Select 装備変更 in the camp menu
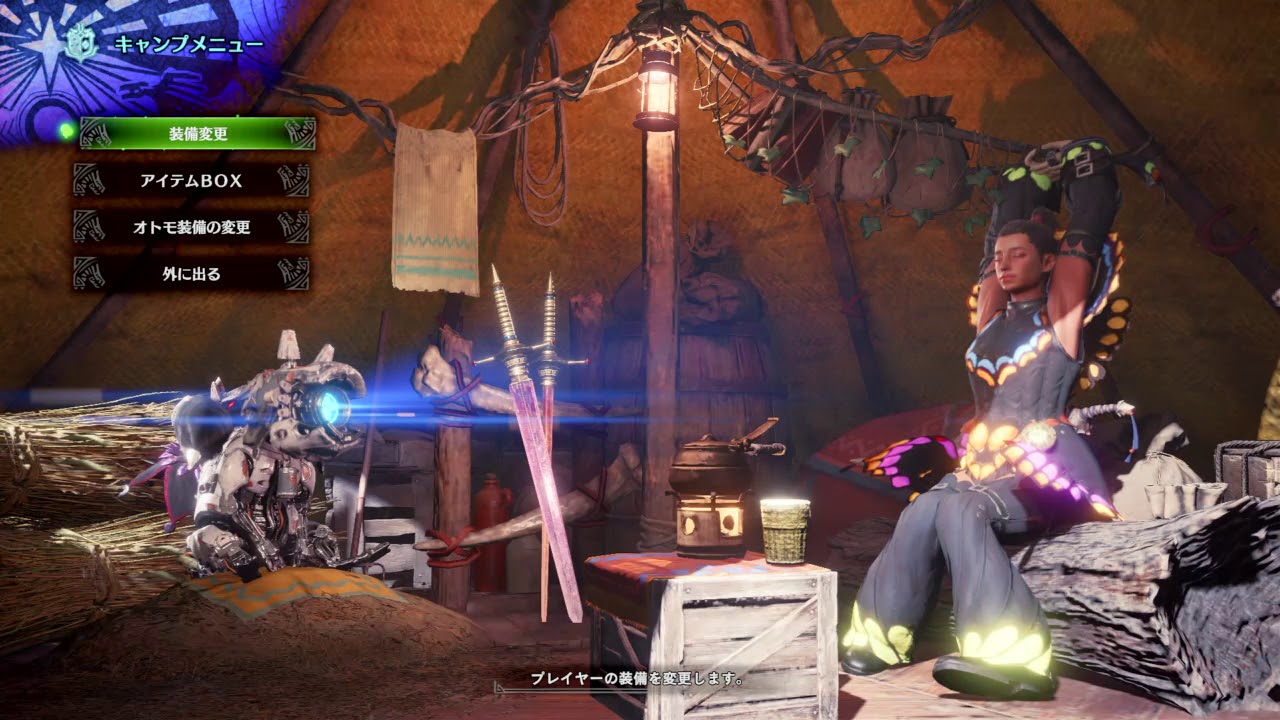 pos(198,133)
